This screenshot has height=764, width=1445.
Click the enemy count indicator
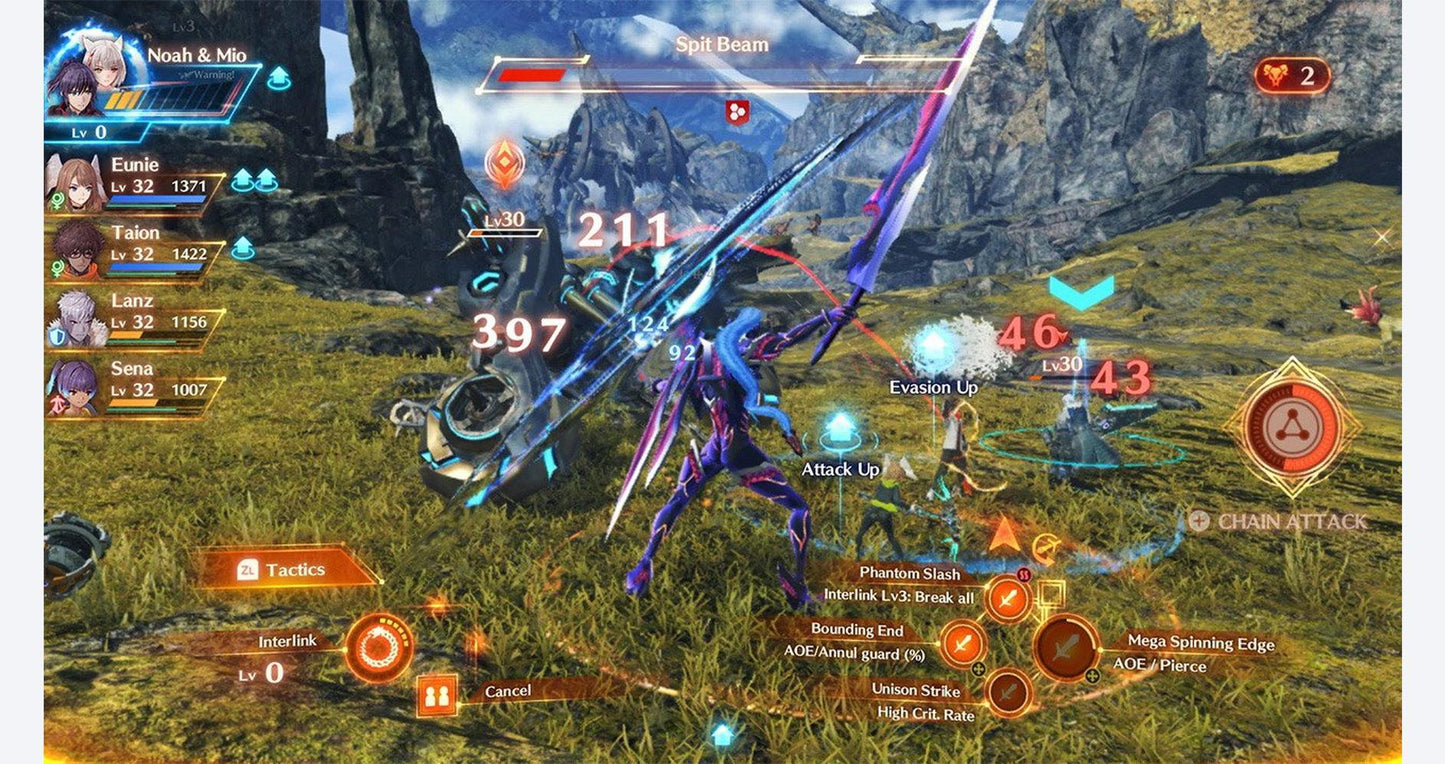click(1292, 76)
